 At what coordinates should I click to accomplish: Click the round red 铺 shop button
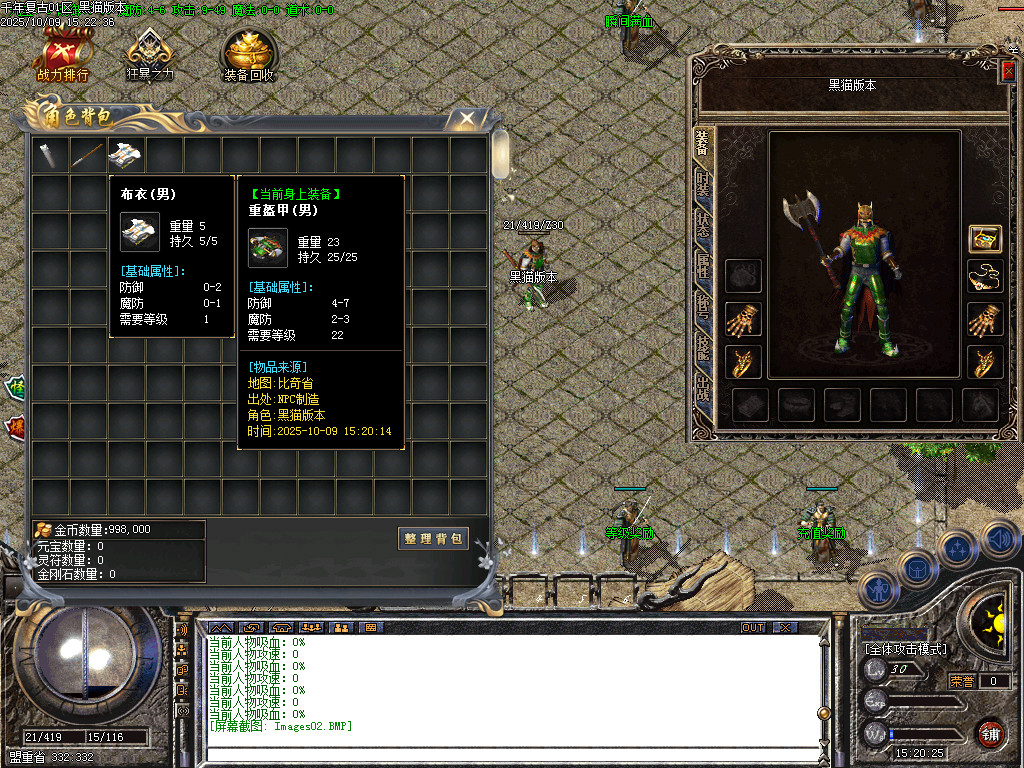point(990,734)
